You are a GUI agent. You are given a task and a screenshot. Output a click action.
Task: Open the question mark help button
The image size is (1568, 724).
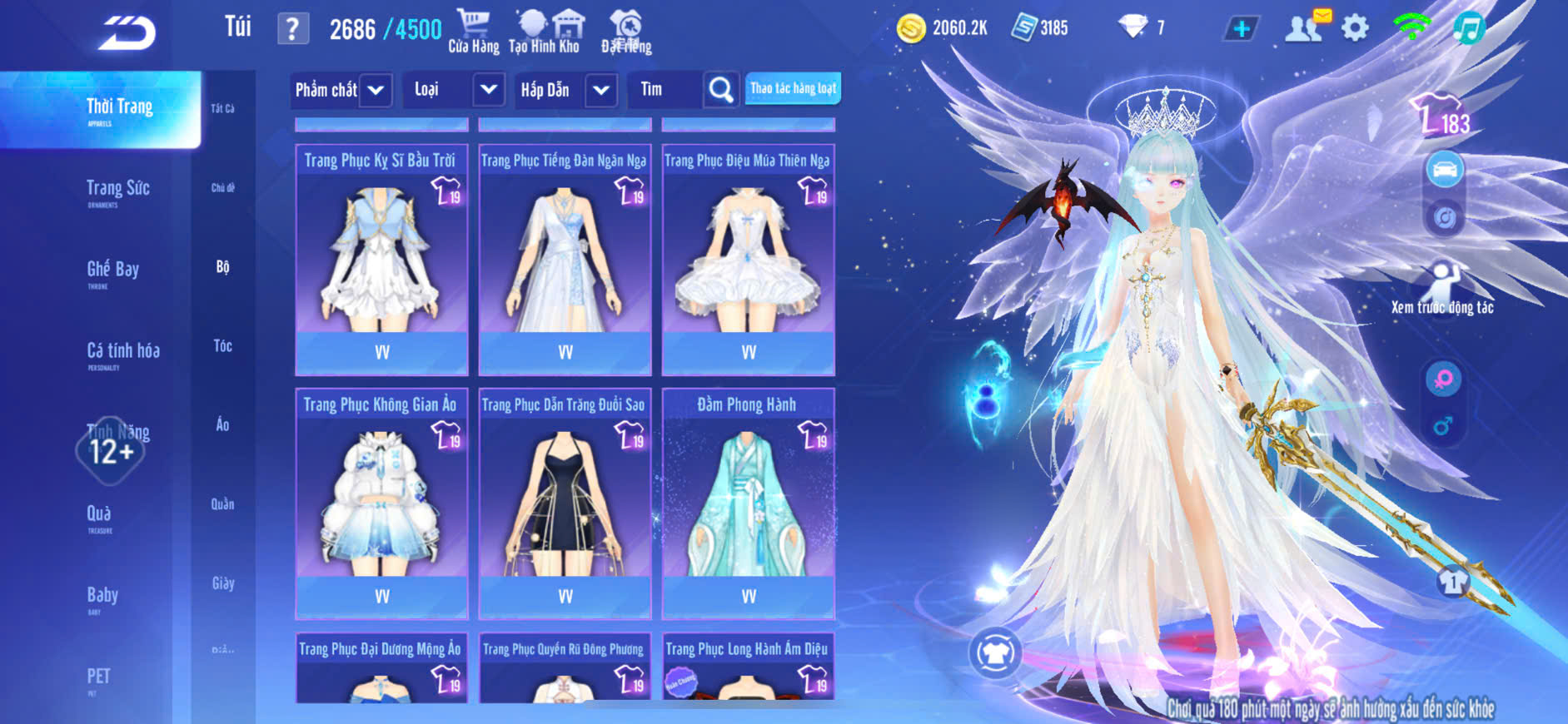pyautogui.click(x=292, y=29)
